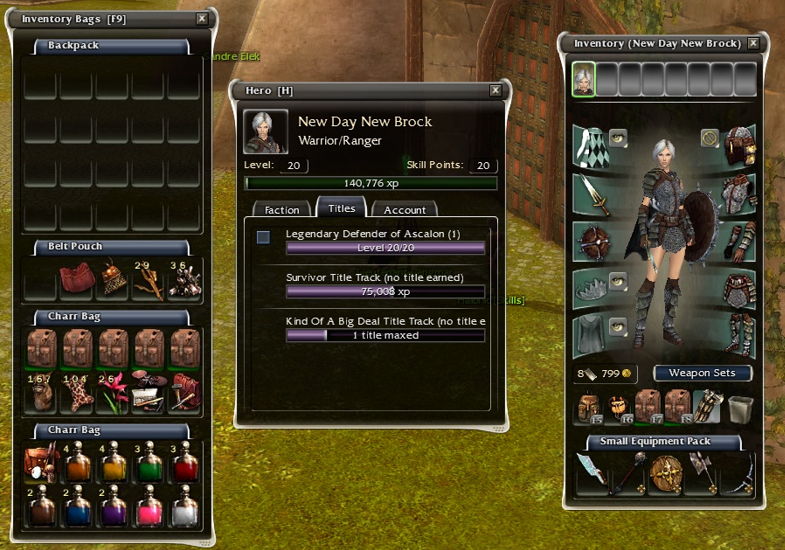785x550 pixels.
Task: Close the character Inventory window
Action: tap(754, 43)
